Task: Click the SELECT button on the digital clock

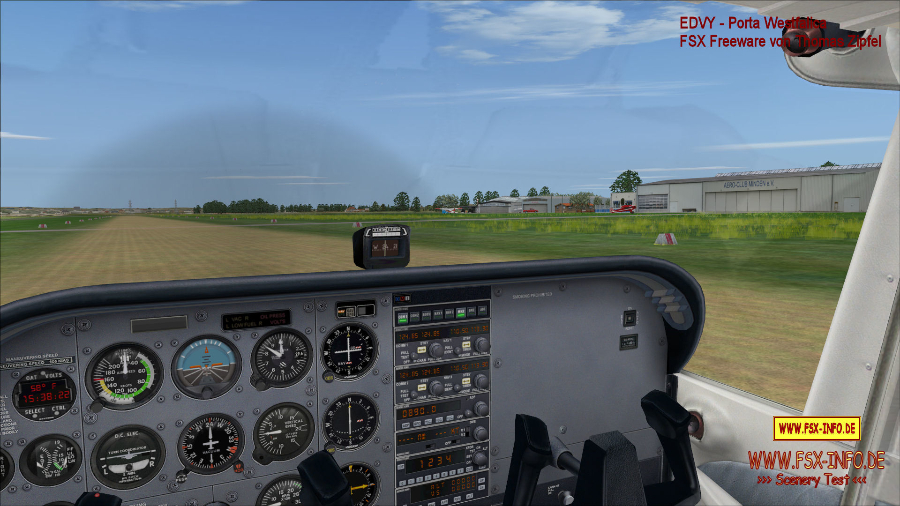Action: (x=33, y=413)
